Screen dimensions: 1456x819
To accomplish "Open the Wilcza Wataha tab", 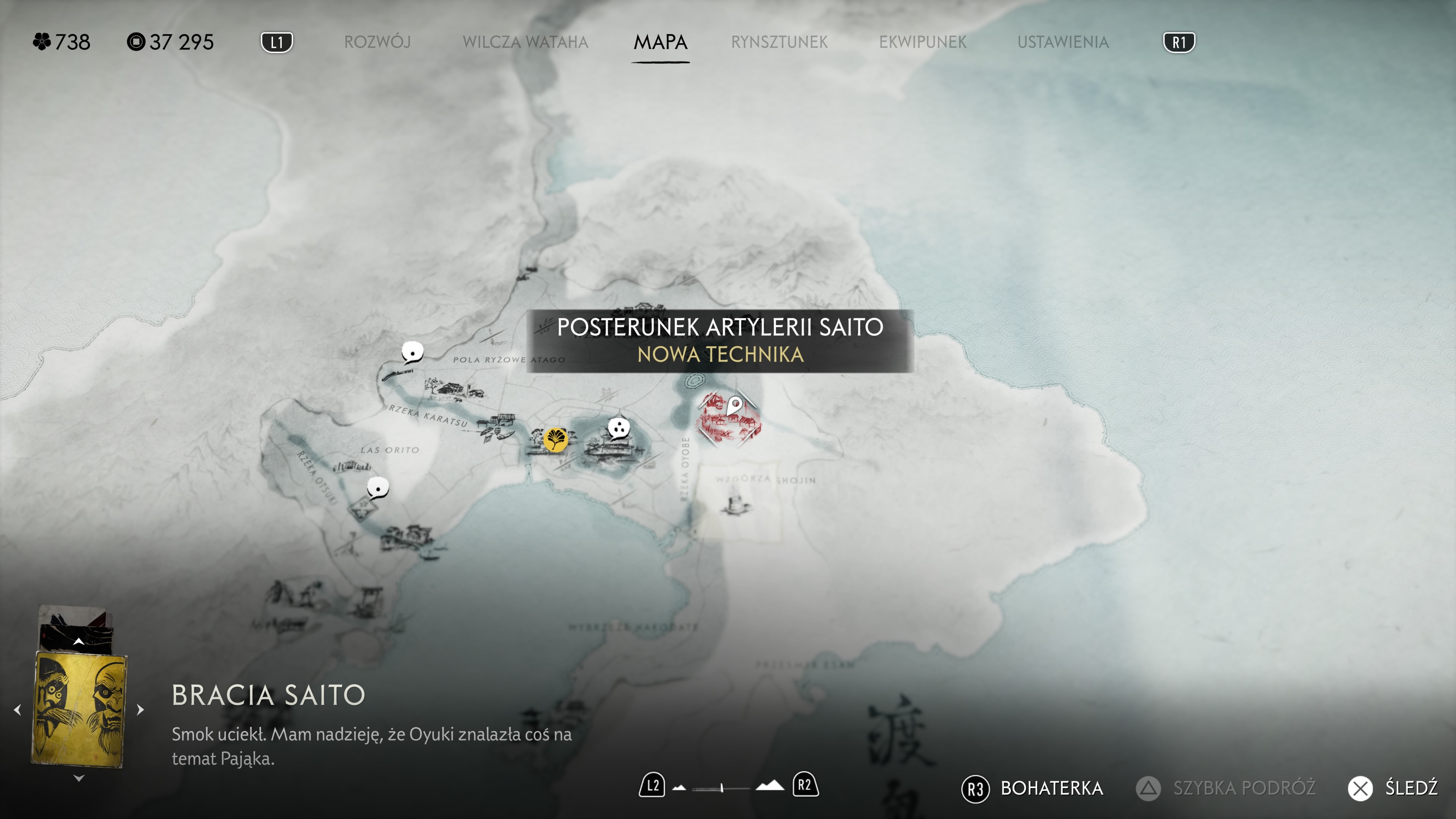I will coord(525,42).
